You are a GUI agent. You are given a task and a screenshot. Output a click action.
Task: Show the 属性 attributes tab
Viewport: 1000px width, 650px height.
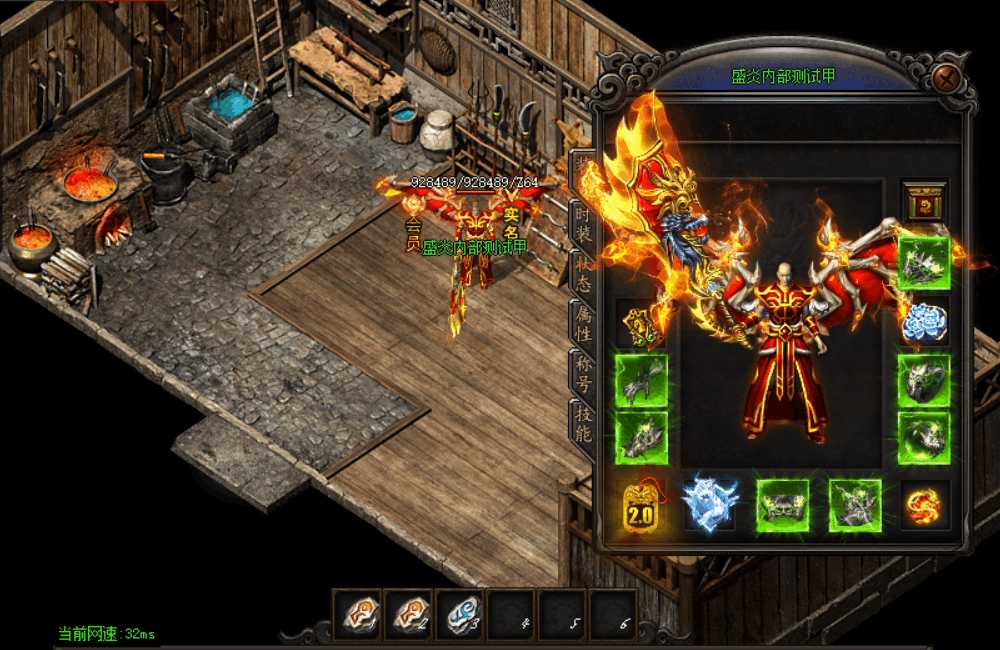click(x=581, y=323)
